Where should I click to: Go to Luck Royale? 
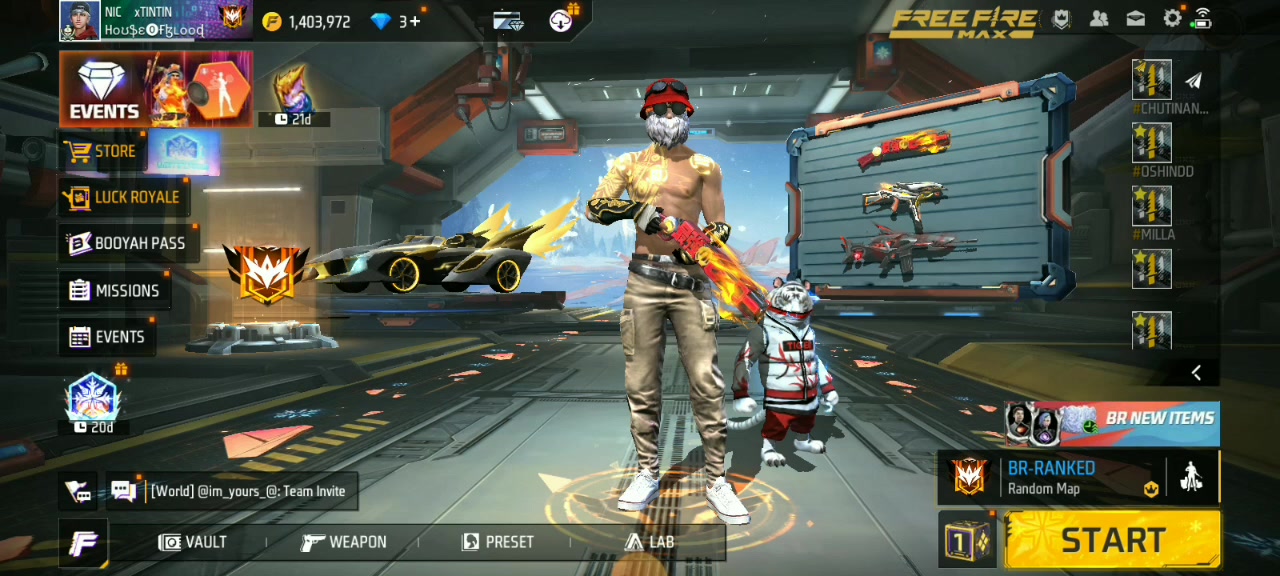point(122,197)
